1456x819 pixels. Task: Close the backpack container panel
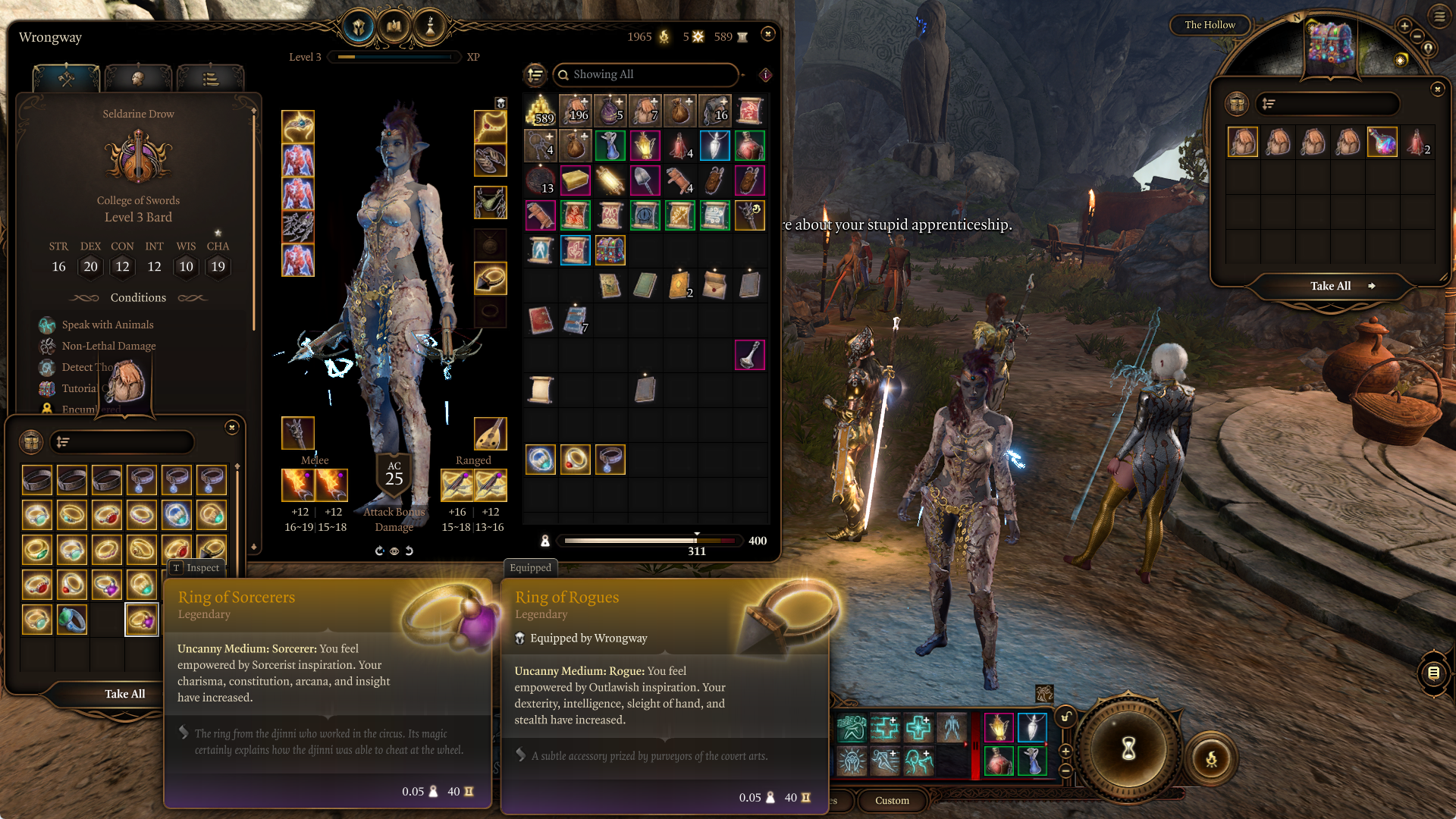pos(1437,89)
